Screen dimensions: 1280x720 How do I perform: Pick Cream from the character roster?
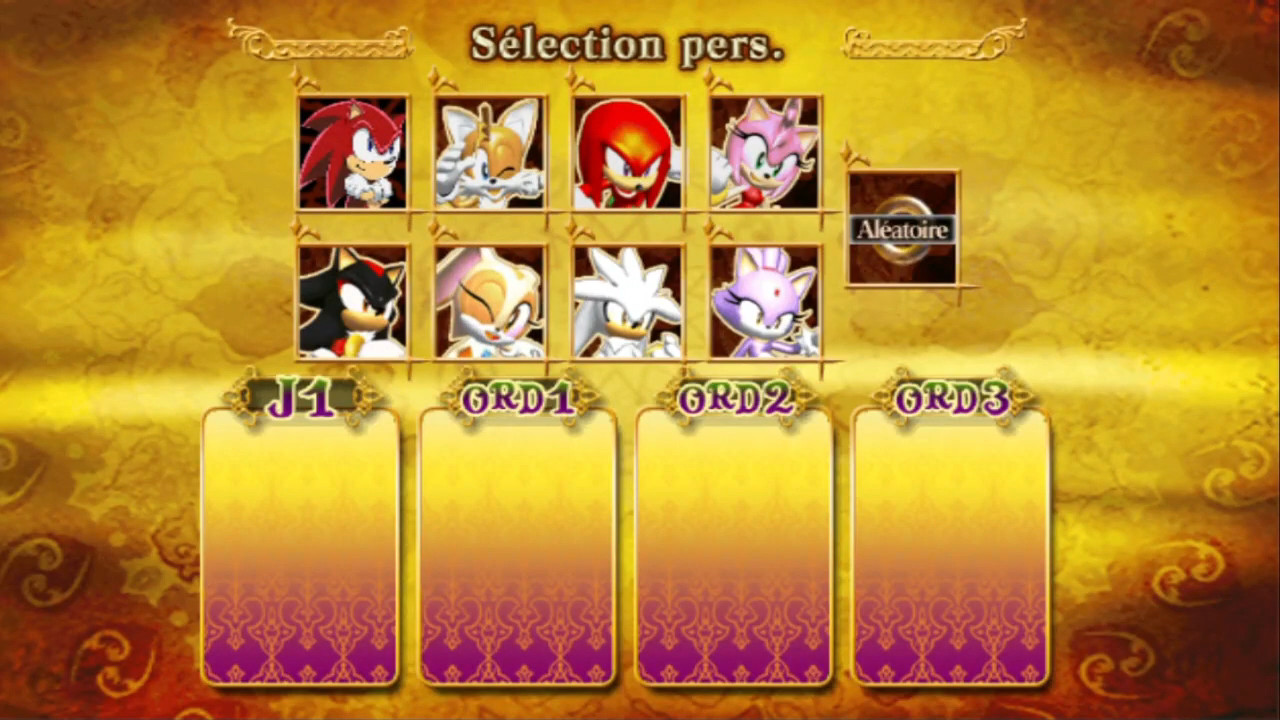pos(489,300)
